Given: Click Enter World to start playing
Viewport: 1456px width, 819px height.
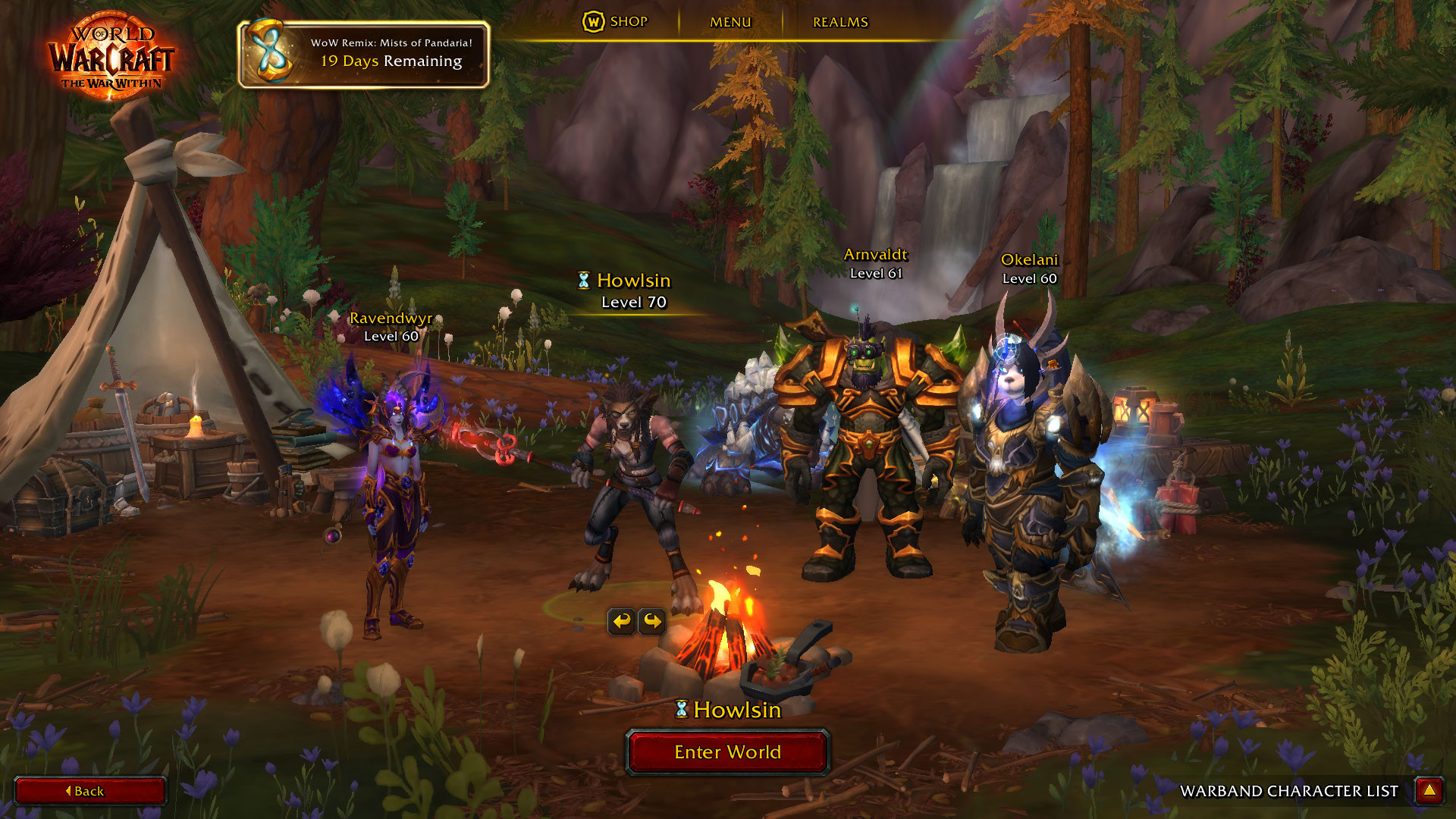Looking at the screenshot, I should pos(727,752).
